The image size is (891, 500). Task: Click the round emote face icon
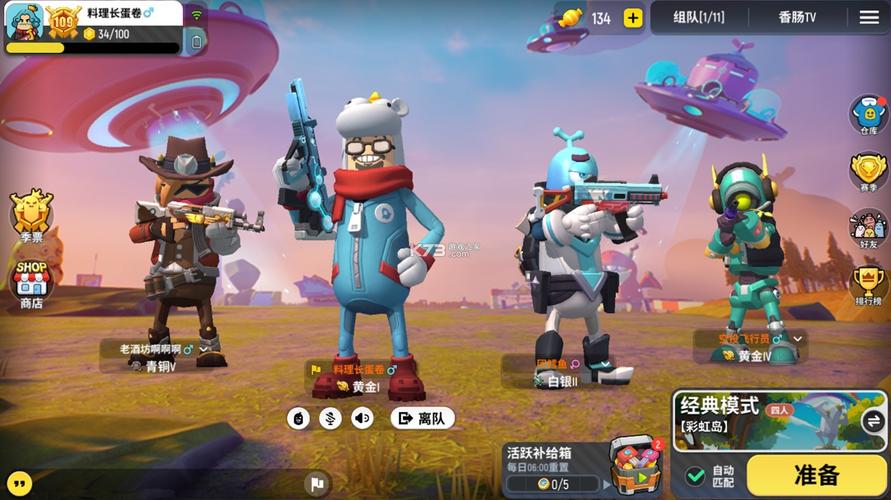point(298,419)
